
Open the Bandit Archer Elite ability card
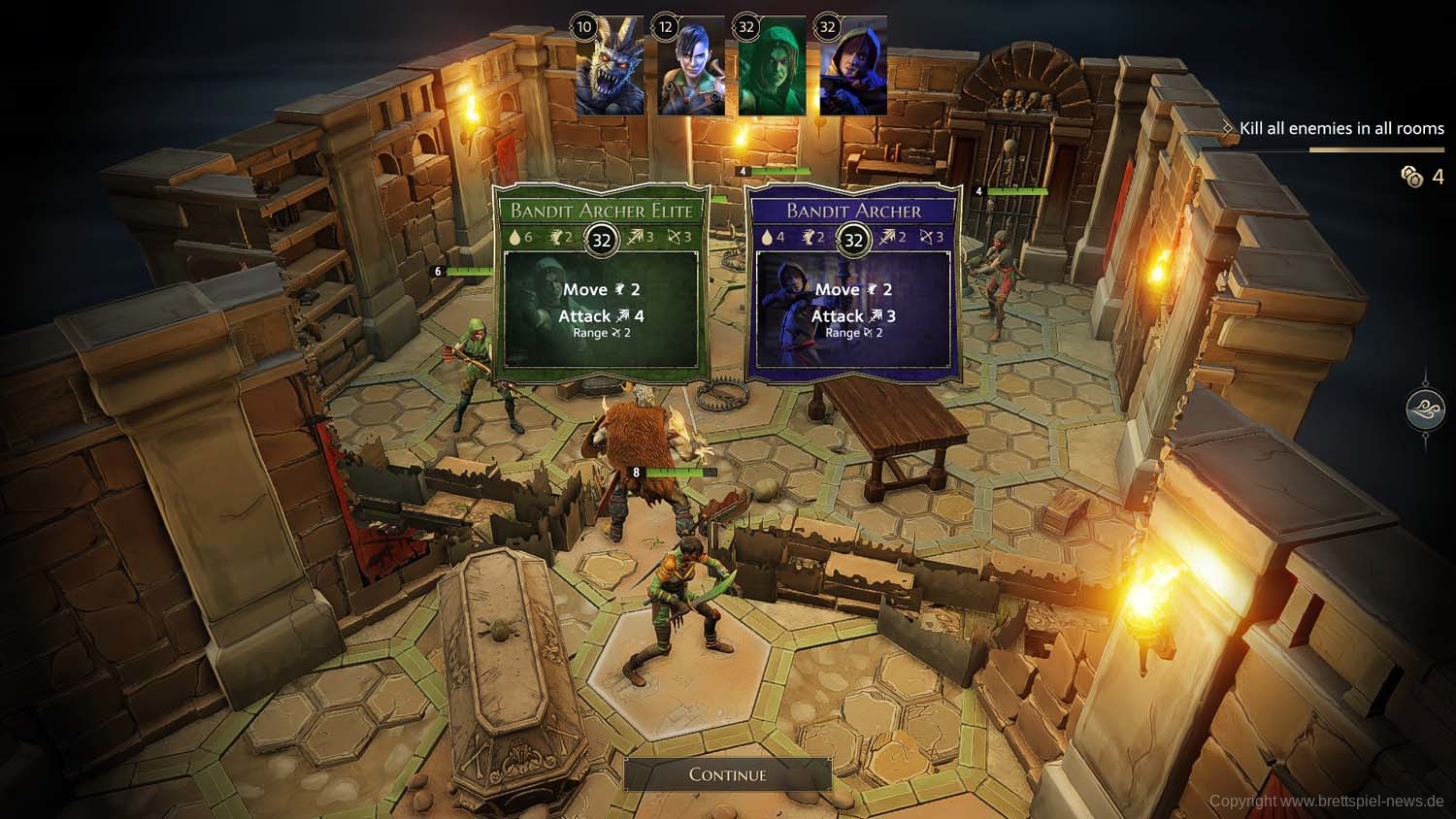(x=601, y=282)
